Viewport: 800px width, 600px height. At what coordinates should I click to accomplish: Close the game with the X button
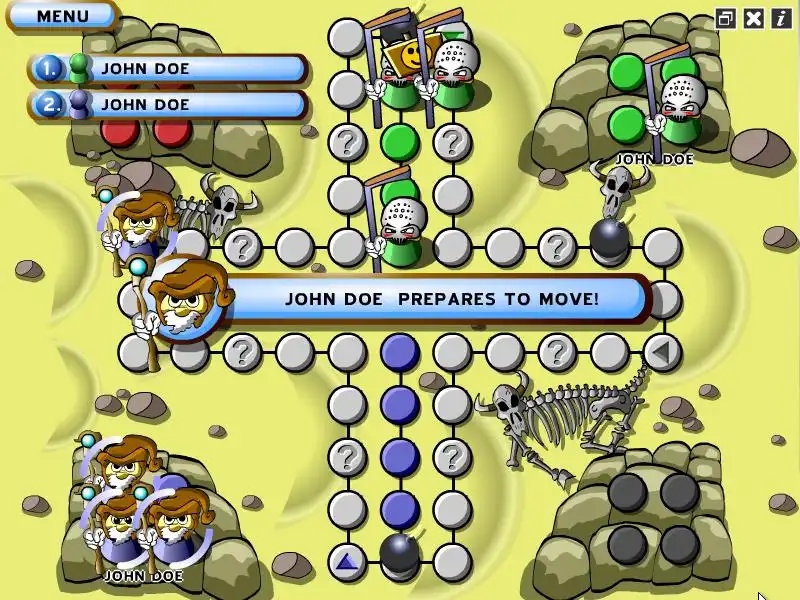[x=753, y=17]
